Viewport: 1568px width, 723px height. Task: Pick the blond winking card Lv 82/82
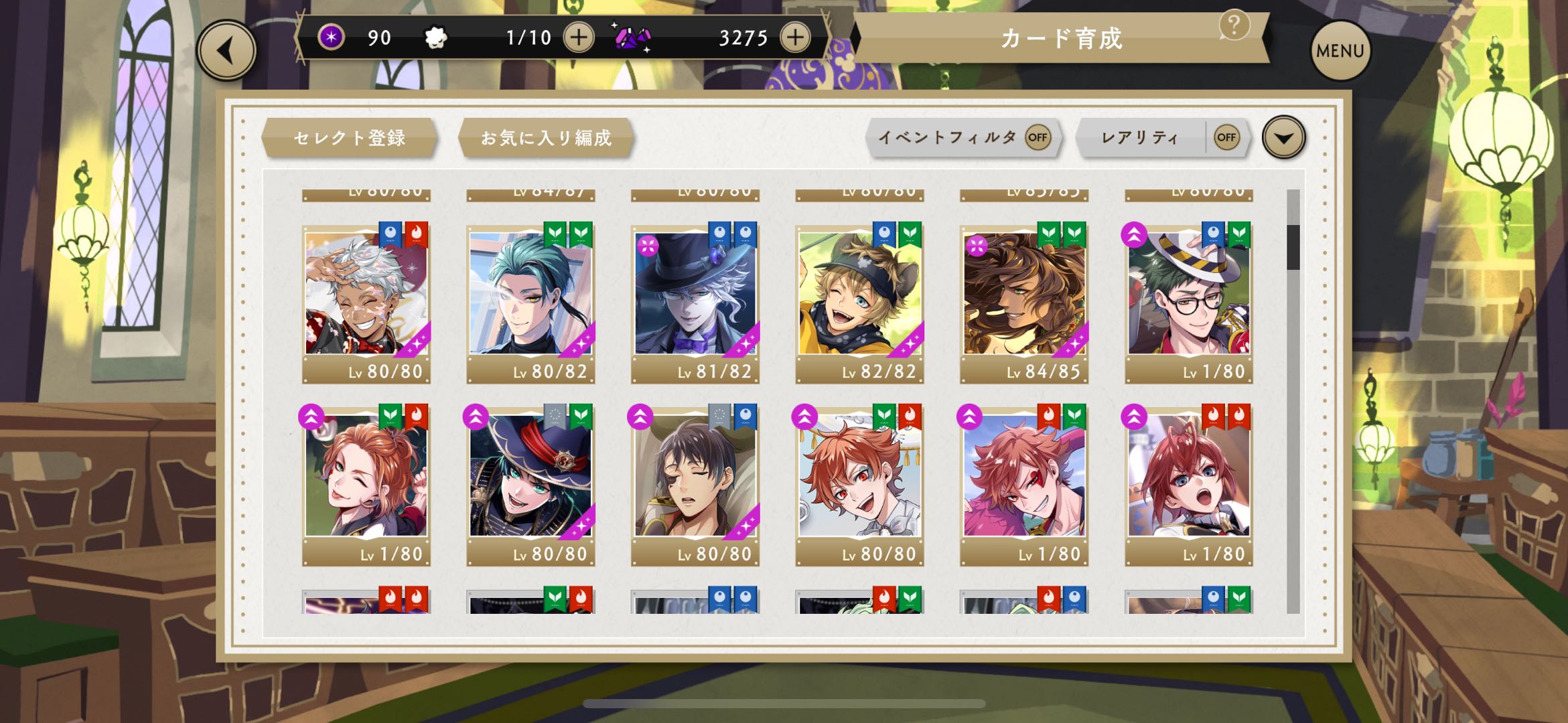[x=859, y=295]
